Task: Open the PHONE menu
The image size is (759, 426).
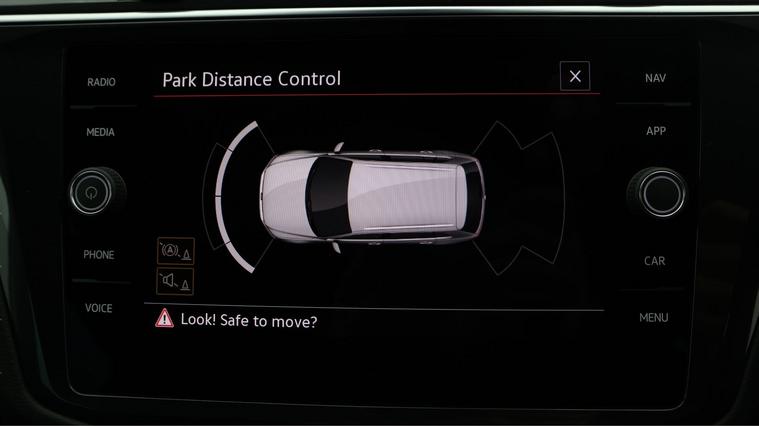Action: tap(99, 255)
